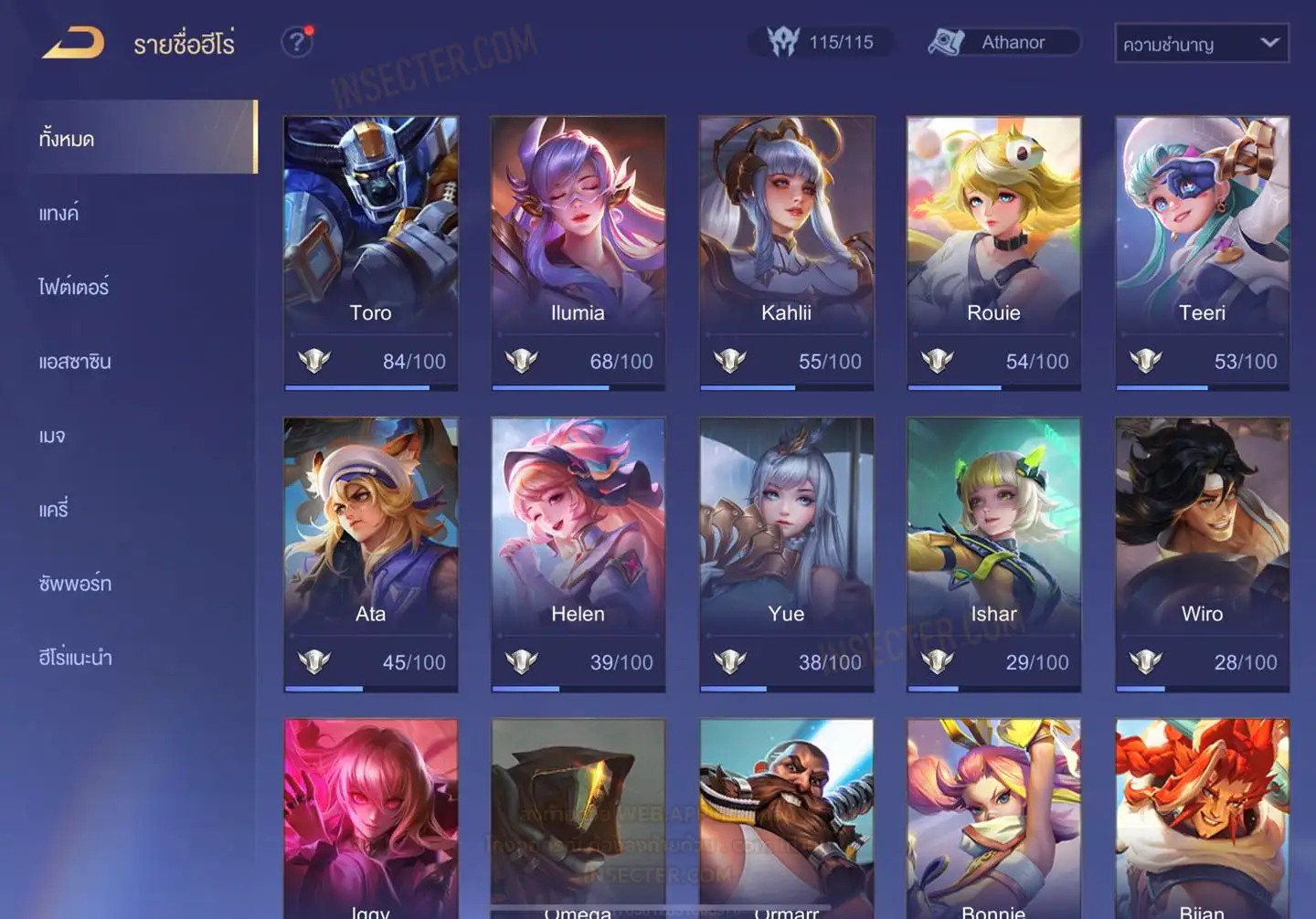The height and width of the screenshot is (919, 1316).
Task: Expand the ความชำนาญ sort dropdown
Action: 1201,44
